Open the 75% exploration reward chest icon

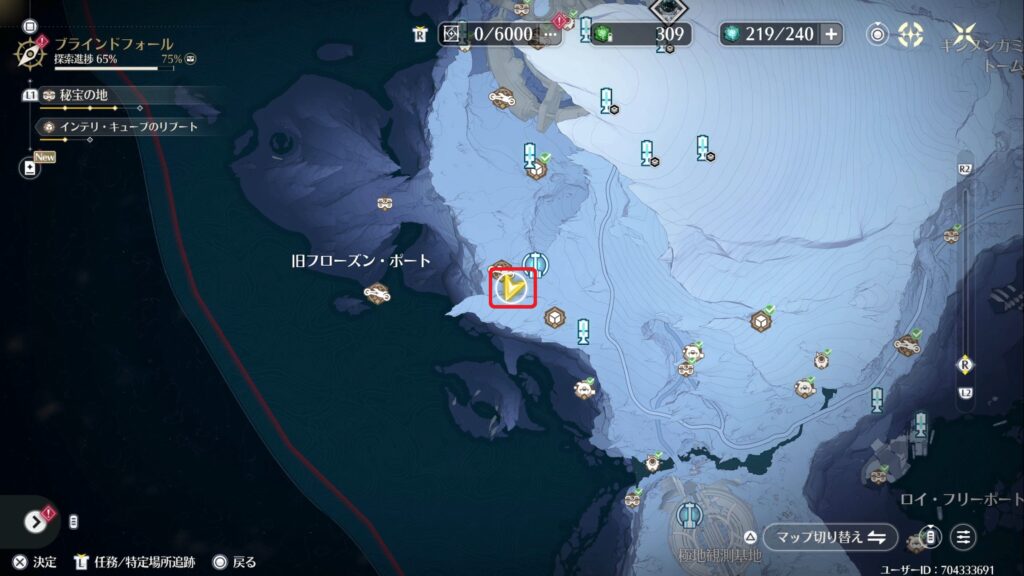click(x=190, y=60)
